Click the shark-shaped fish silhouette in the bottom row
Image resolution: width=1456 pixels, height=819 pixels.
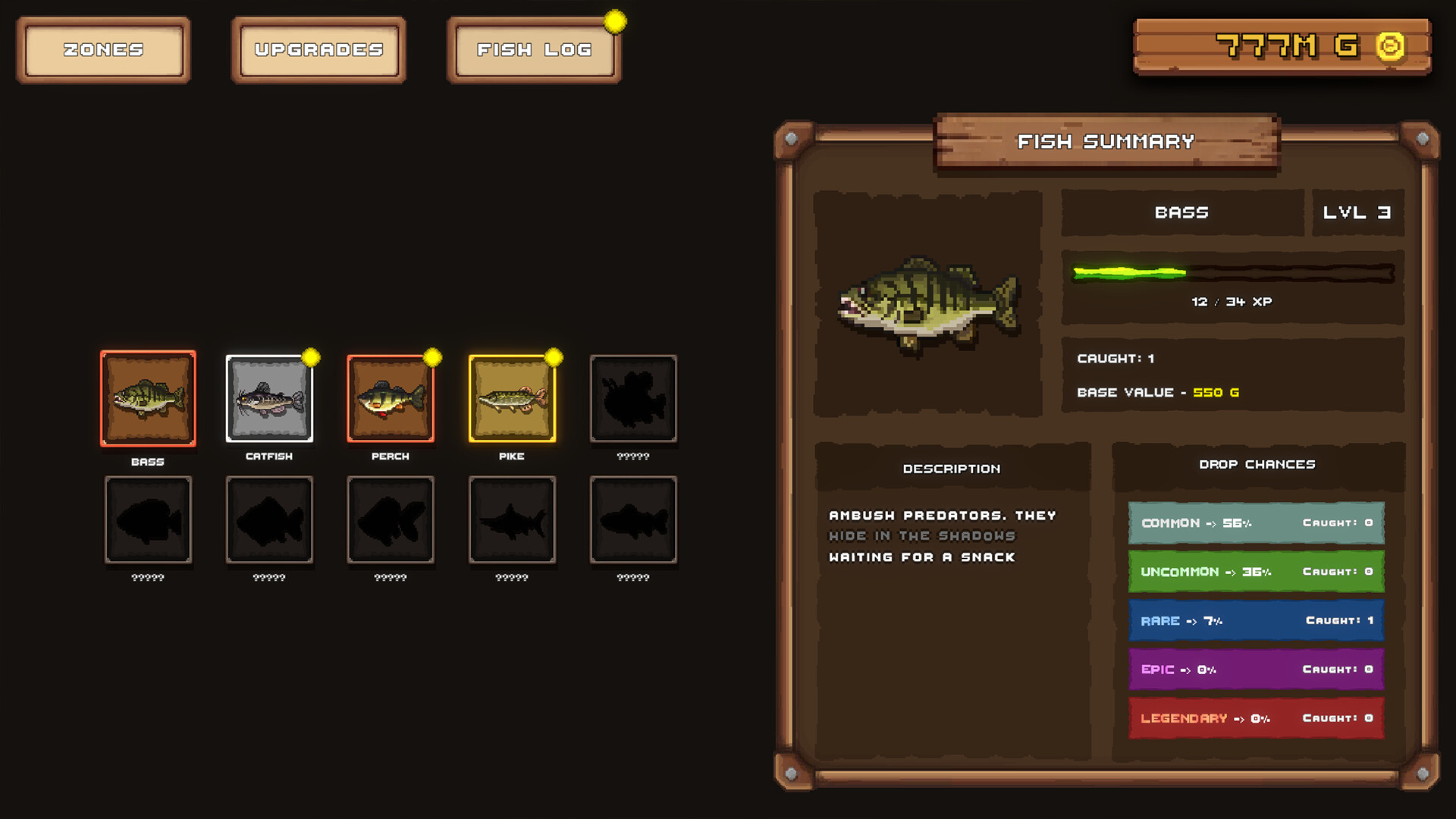[513, 519]
